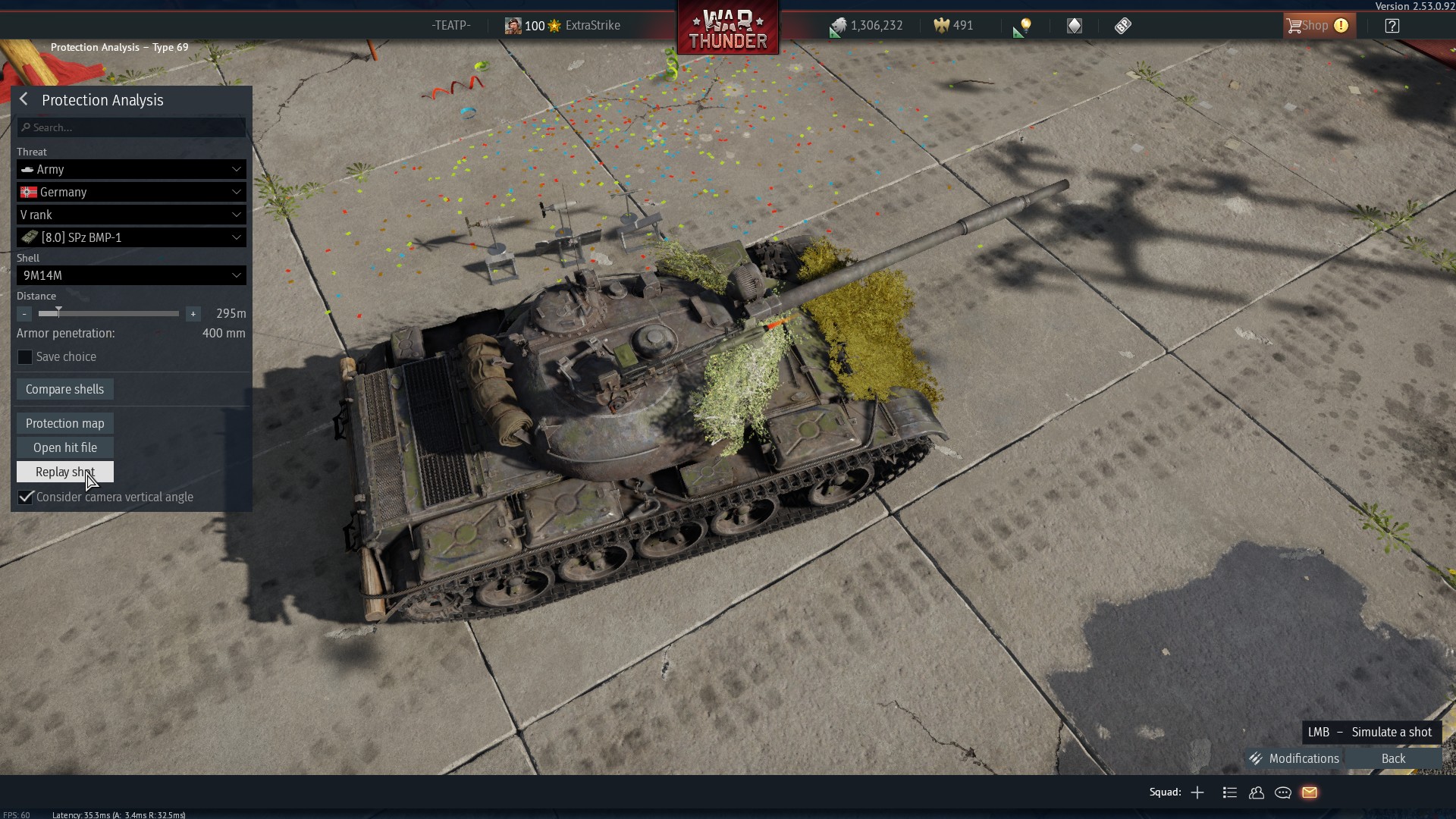Open the 9M14M shell dropdown

(131, 275)
